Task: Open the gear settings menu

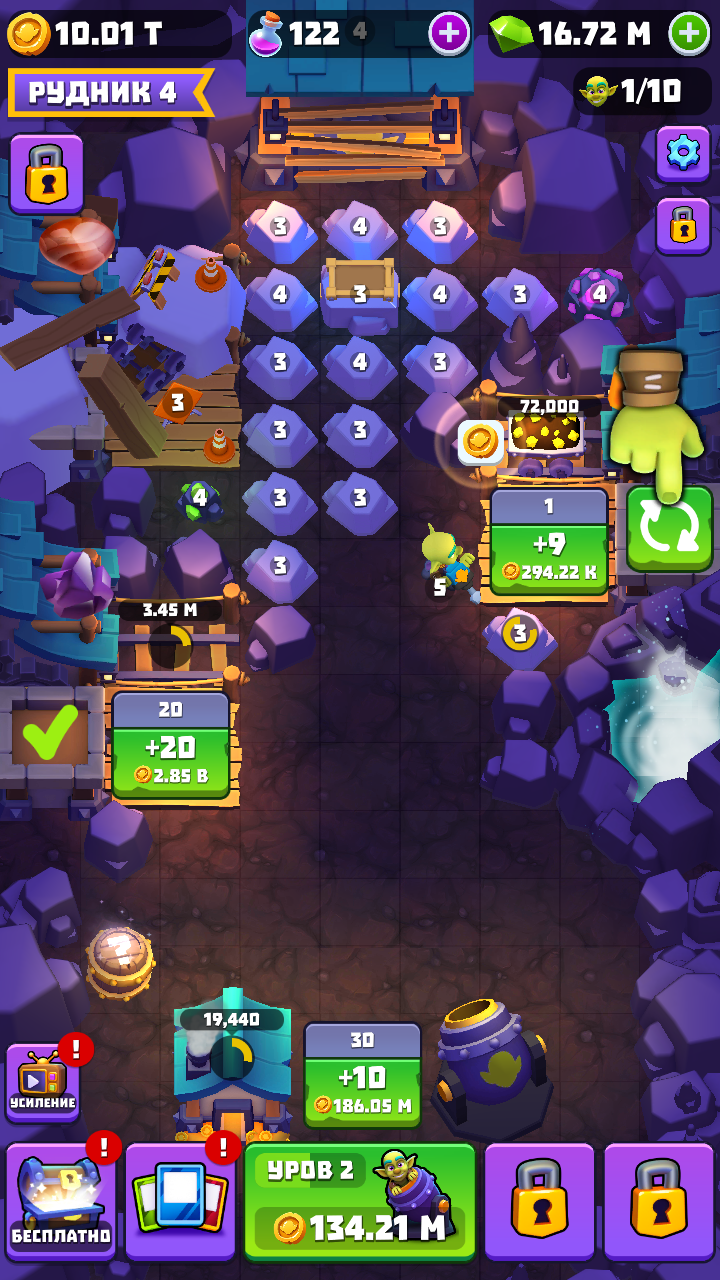Action: click(683, 152)
